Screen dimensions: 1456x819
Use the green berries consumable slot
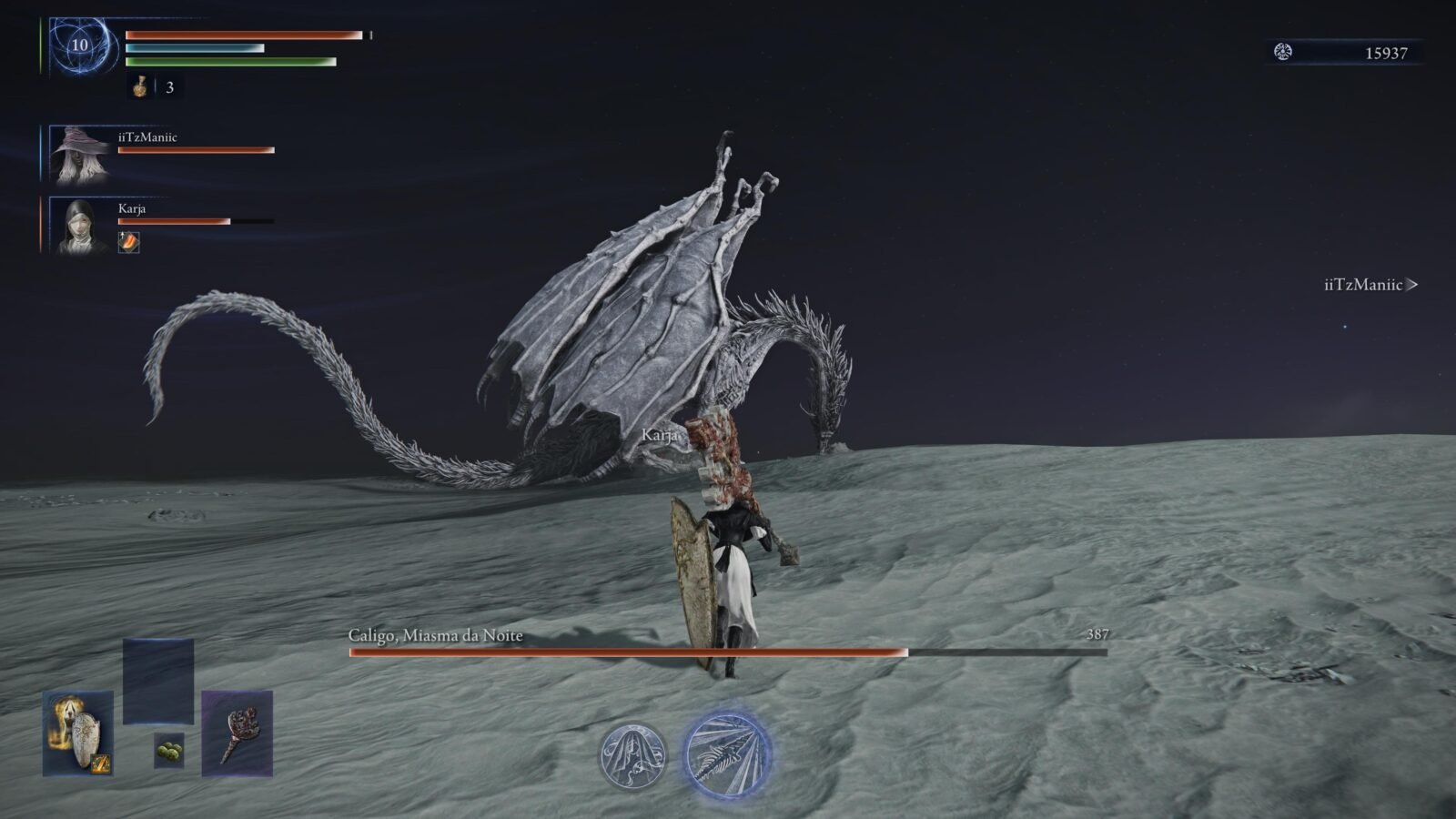pyautogui.click(x=168, y=750)
